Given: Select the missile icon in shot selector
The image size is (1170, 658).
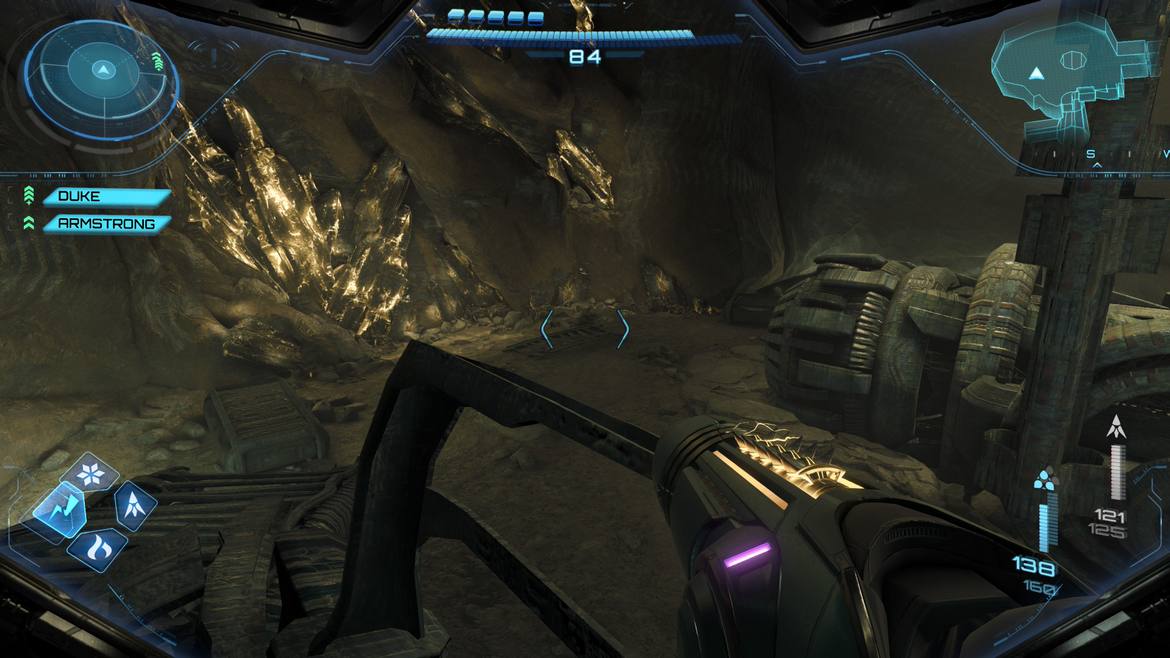Looking at the screenshot, I should [x=133, y=505].
